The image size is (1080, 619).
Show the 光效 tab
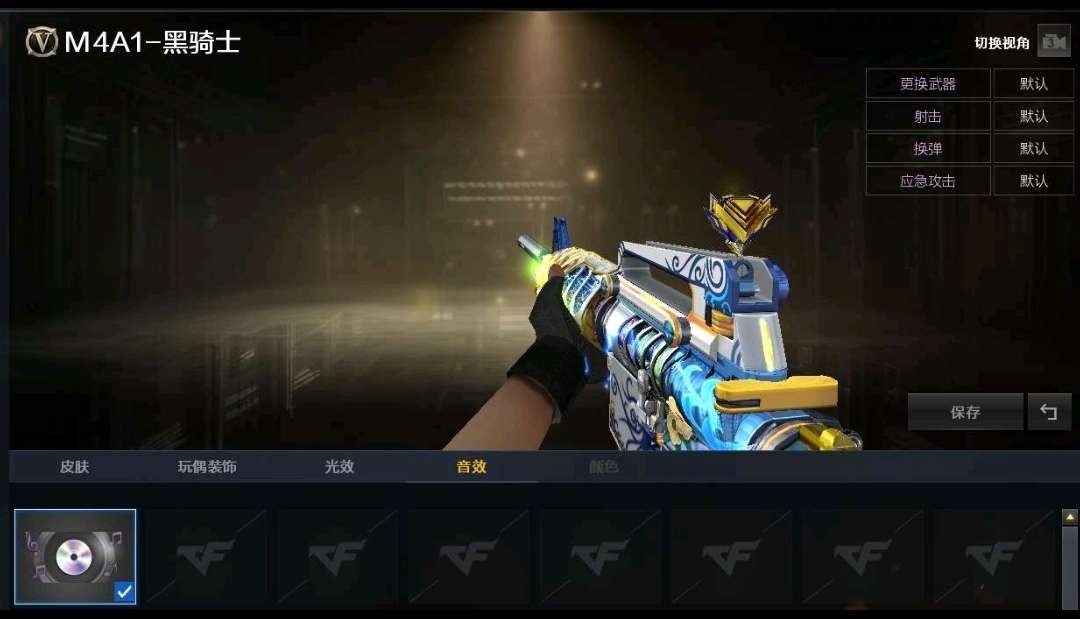tap(339, 466)
